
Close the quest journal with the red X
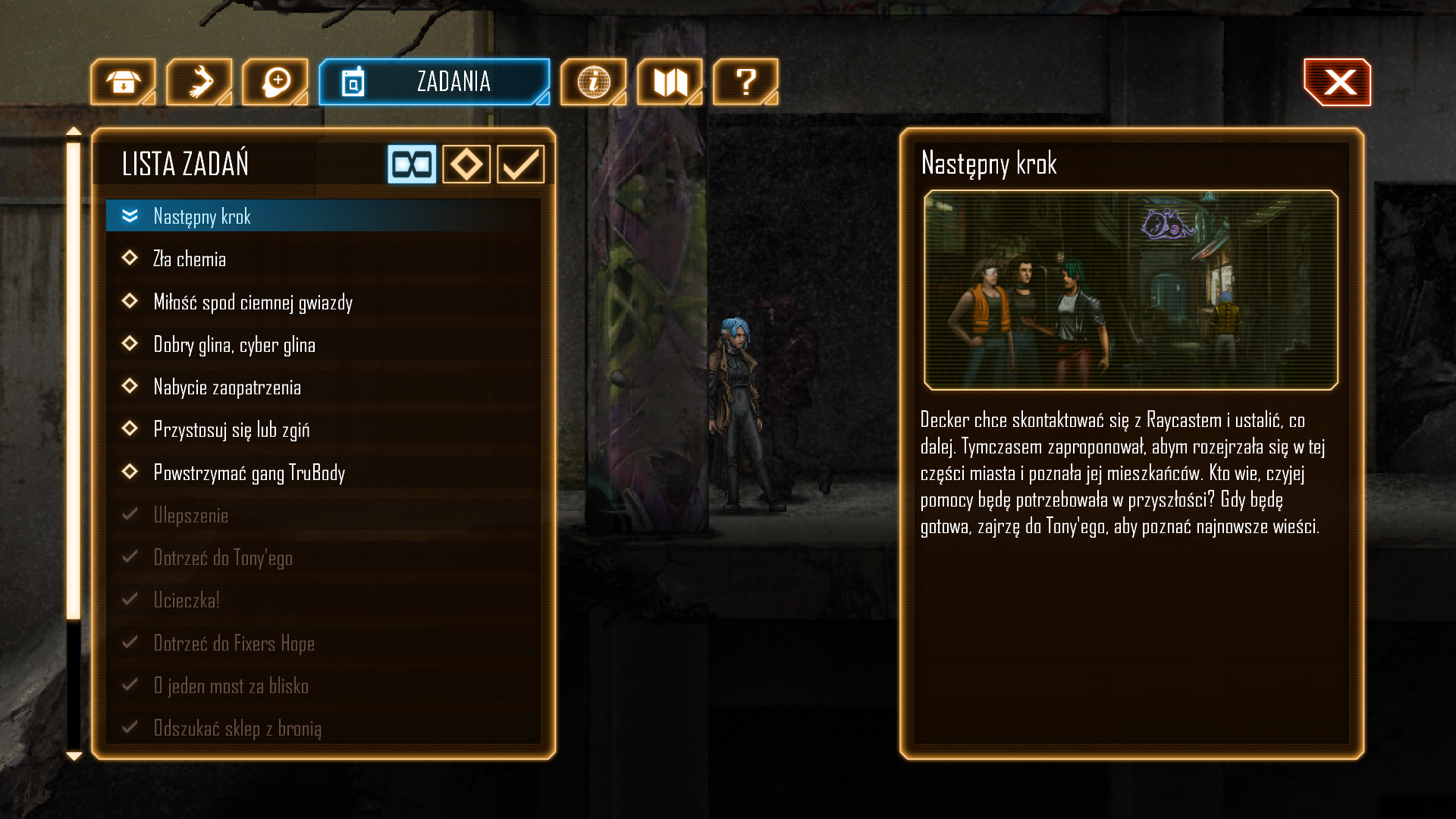tap(1338, 82)
